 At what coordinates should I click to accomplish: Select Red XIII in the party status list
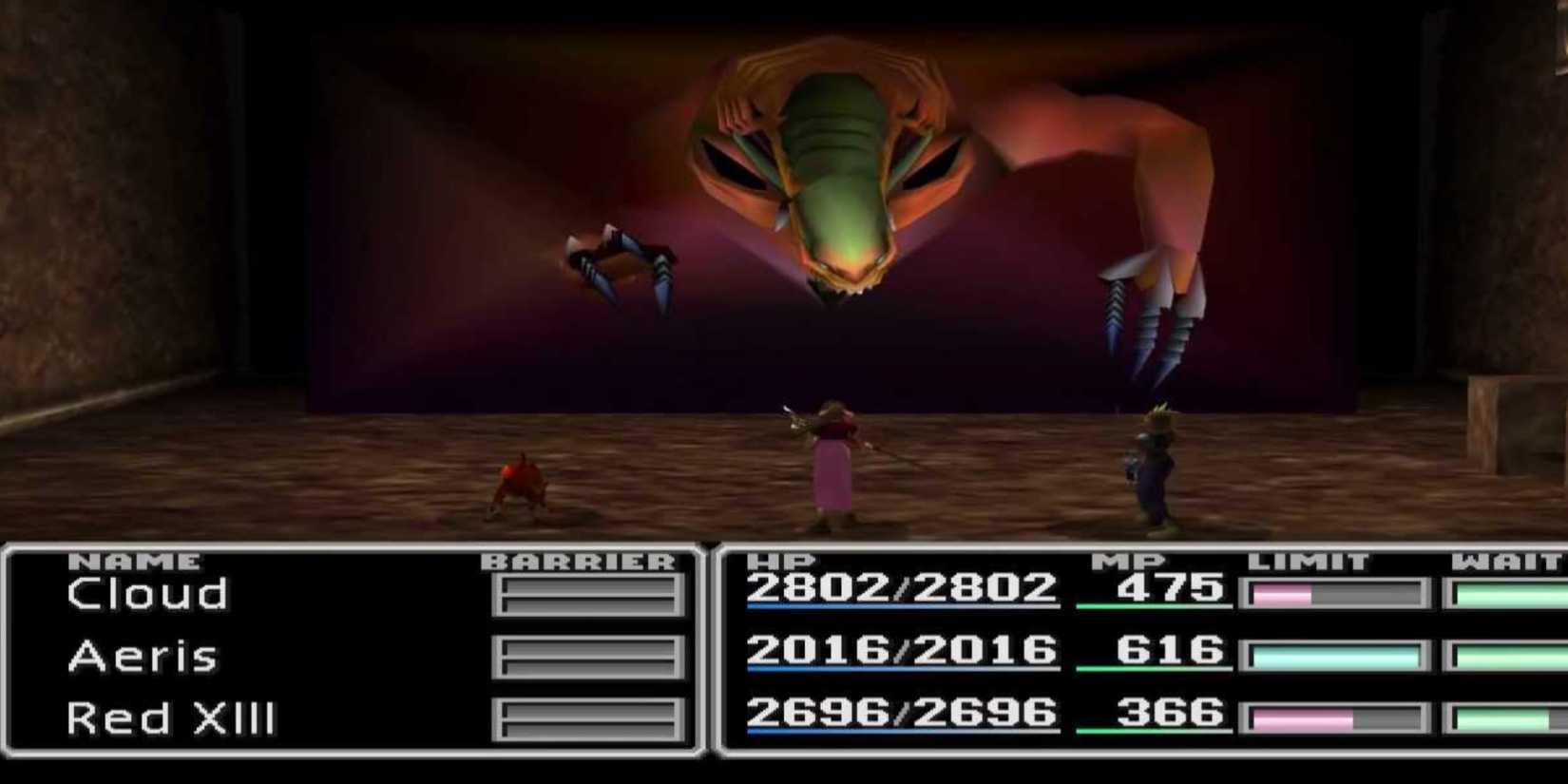point(171,718)
